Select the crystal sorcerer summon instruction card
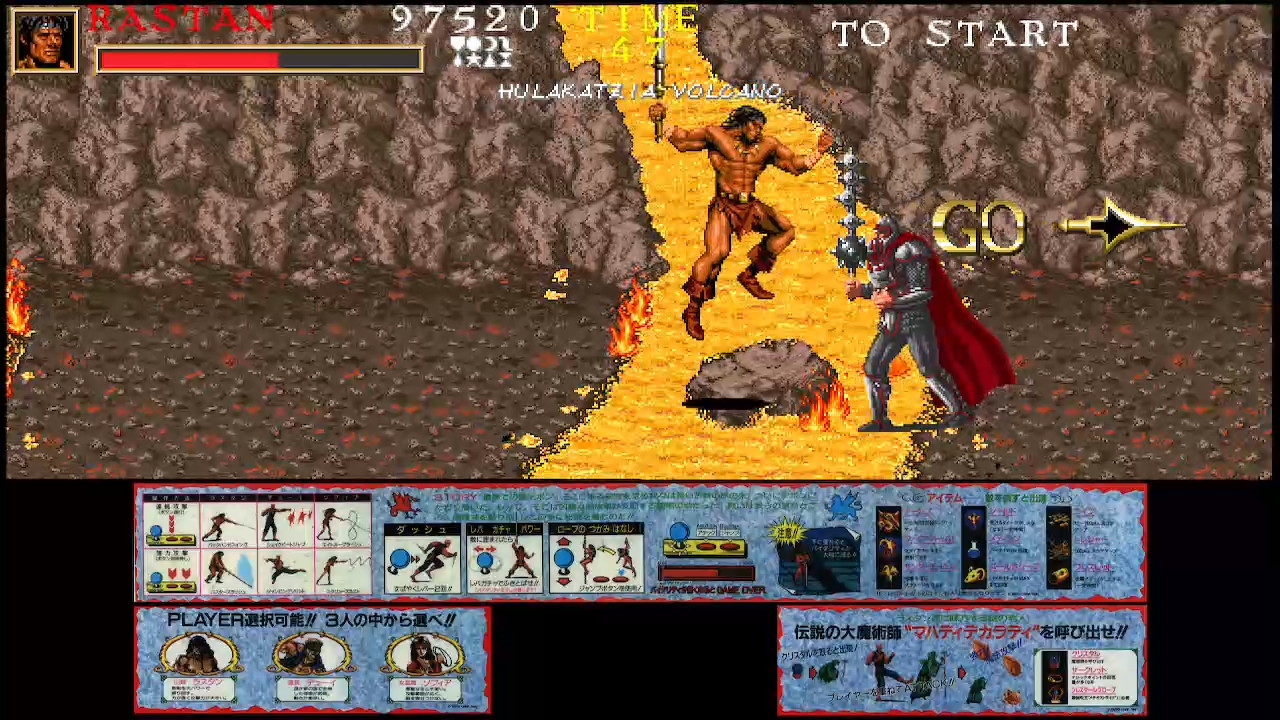The height and width of the screenshot is (720, 1280). tap(961, 660)
